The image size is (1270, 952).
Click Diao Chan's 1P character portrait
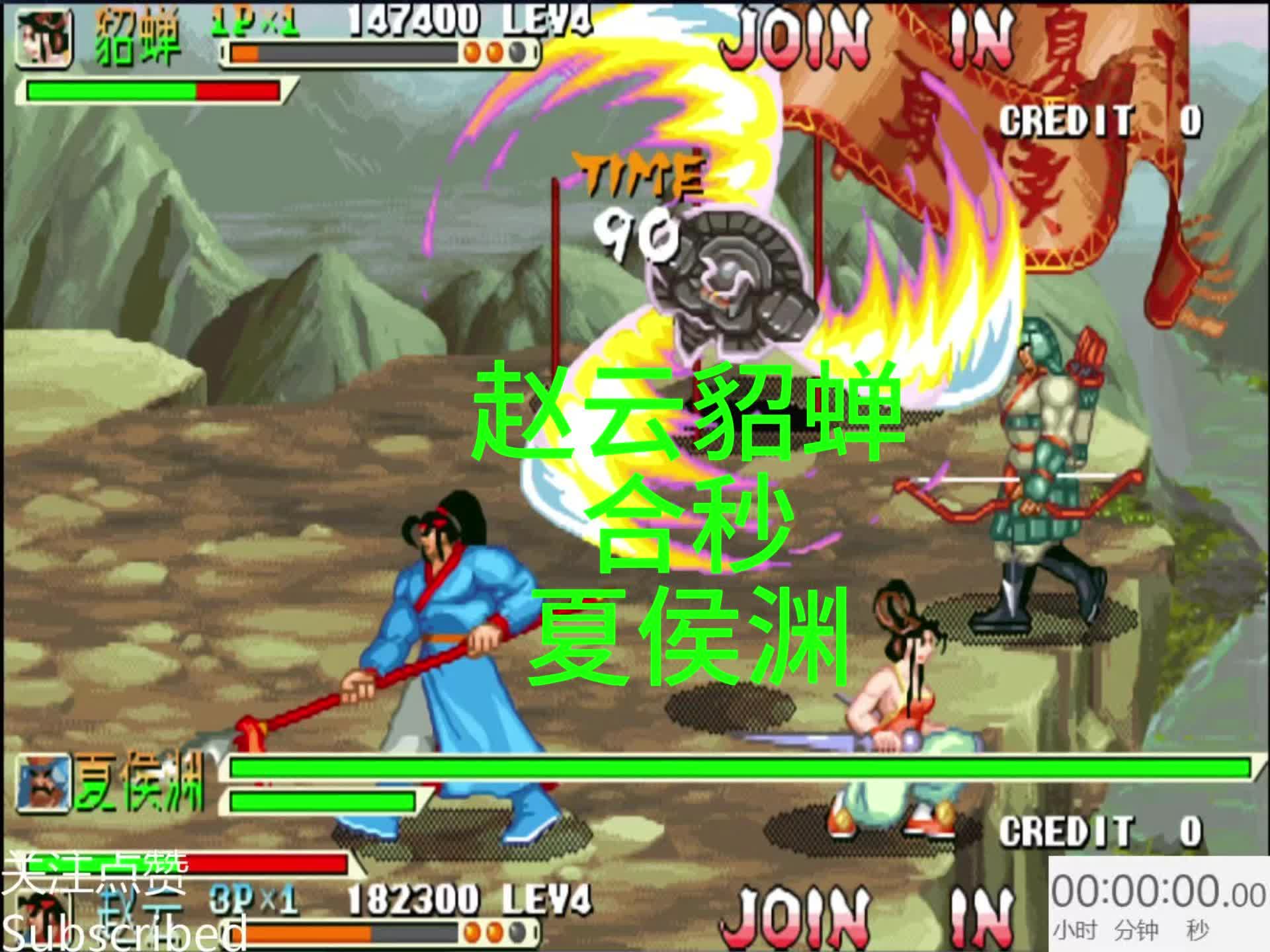point(44,40)
